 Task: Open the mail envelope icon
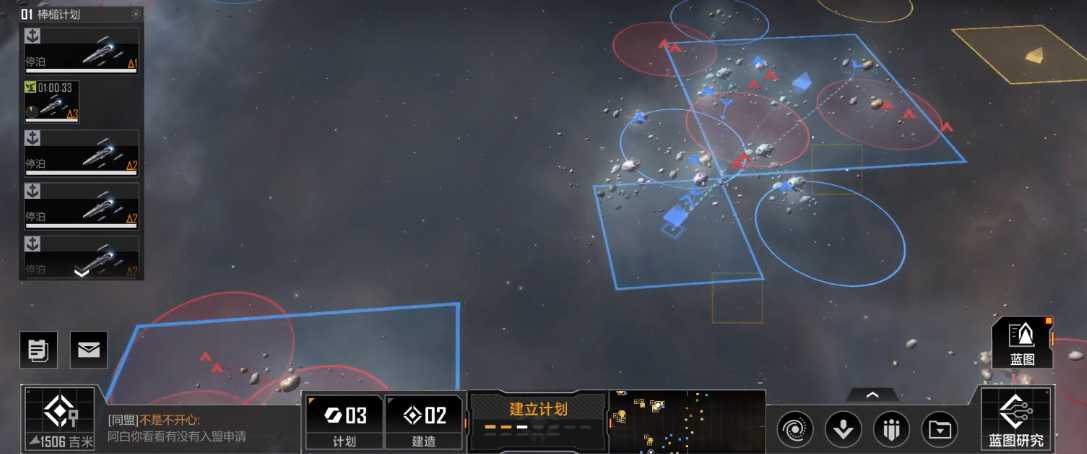point(89,349)
